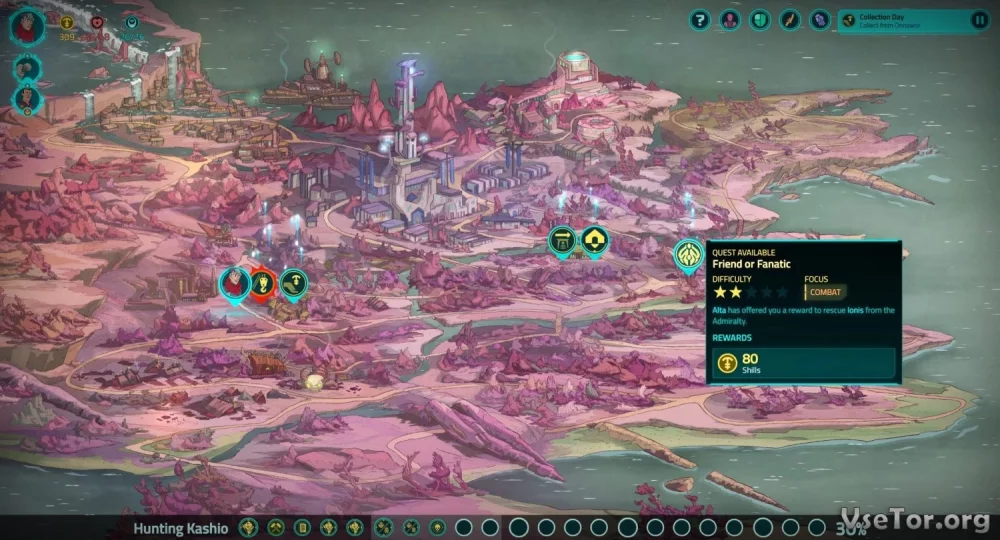Select the hand-and-coin map marker

[294, 284]
